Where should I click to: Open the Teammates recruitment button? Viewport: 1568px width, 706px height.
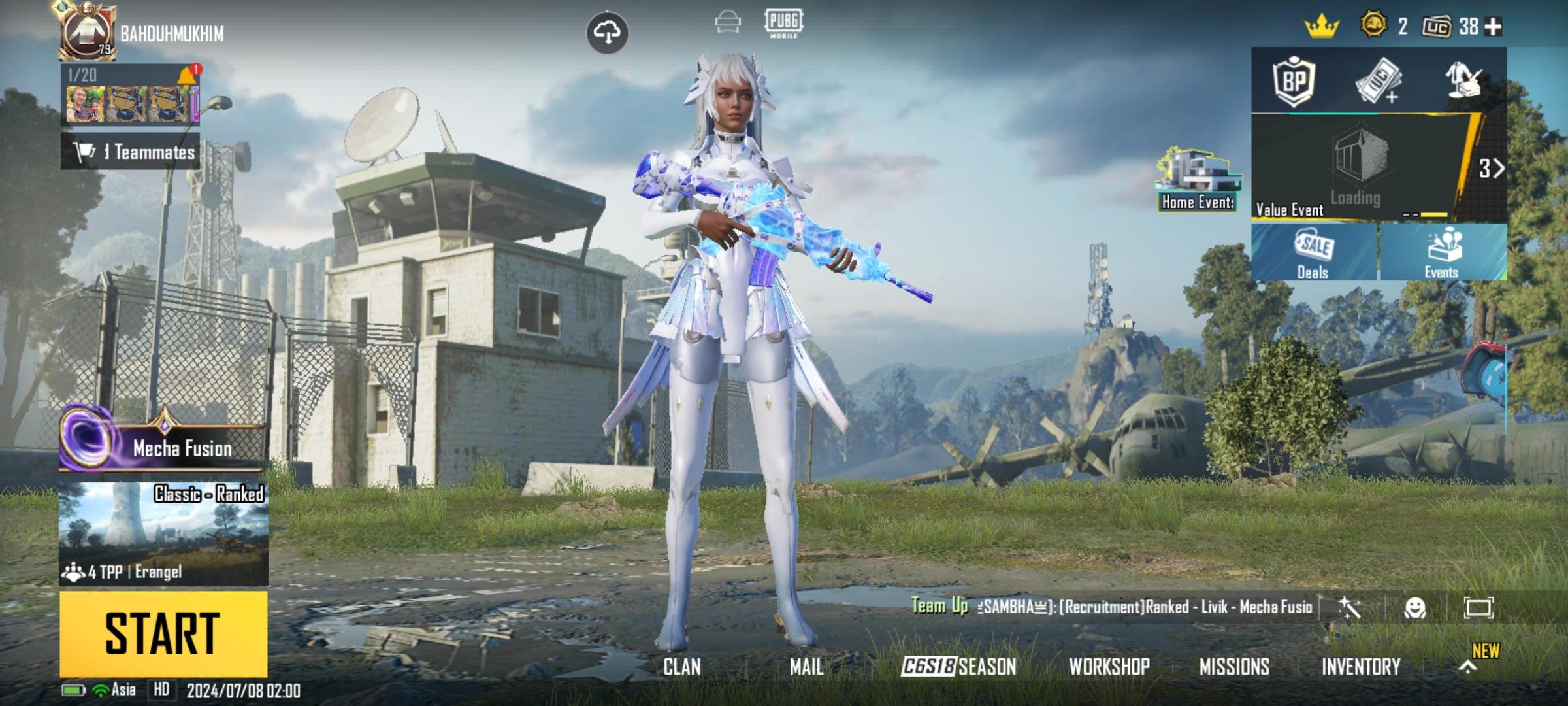tap(131, 152)
